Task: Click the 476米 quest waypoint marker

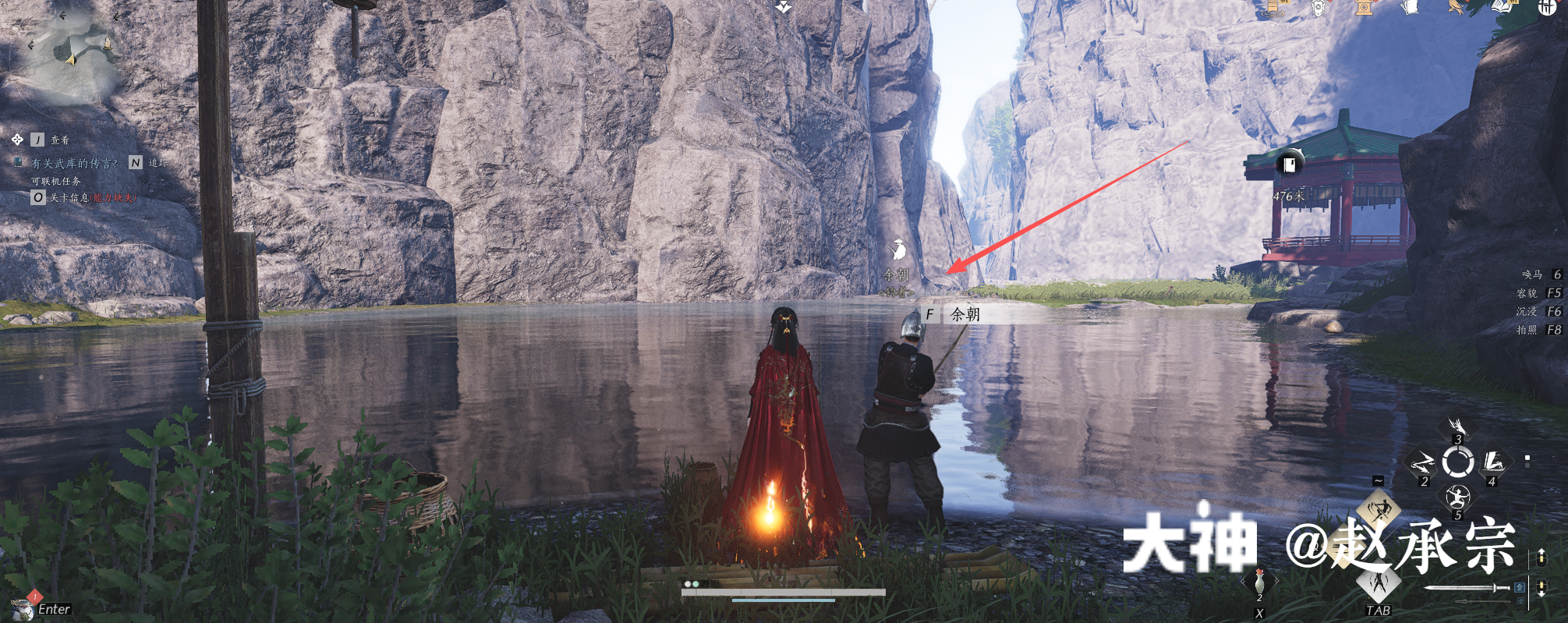Action: pos(1289,165)
